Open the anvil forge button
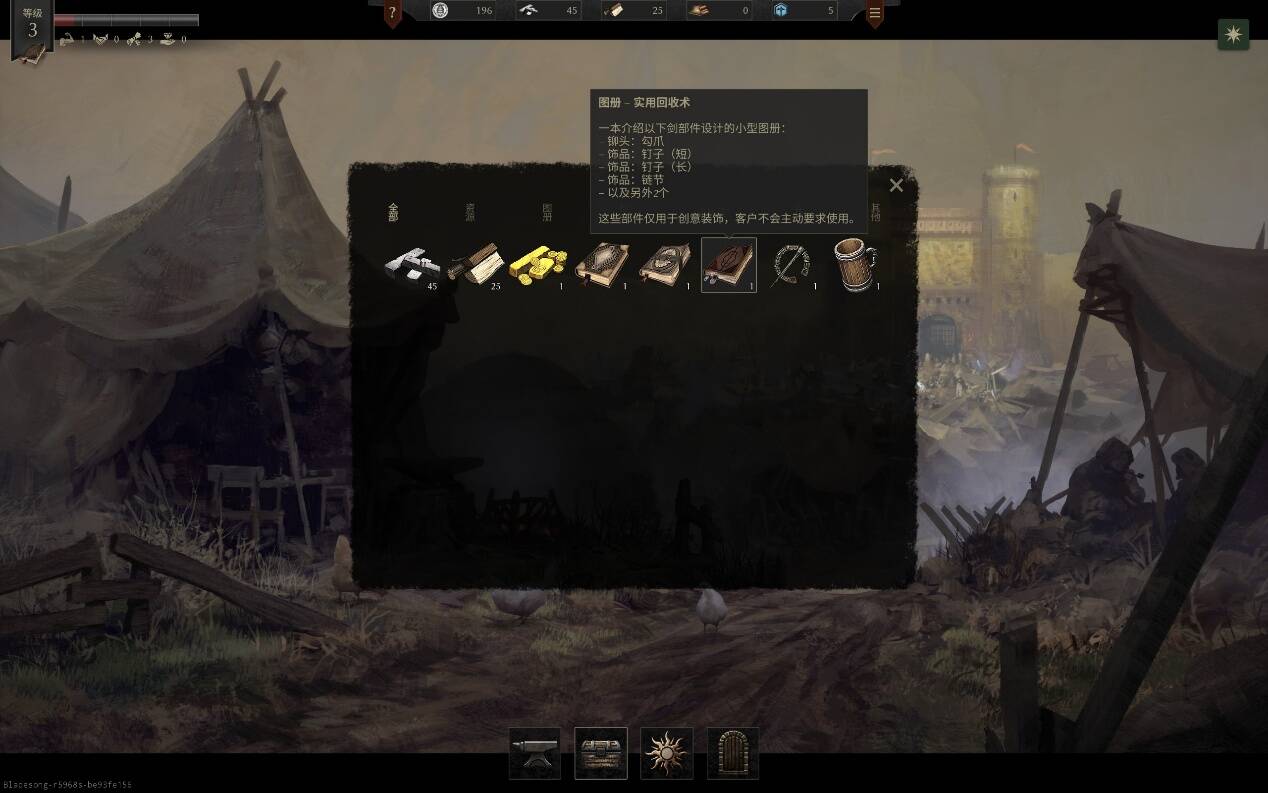This screenshot has width=1268, height=793. 535,753
